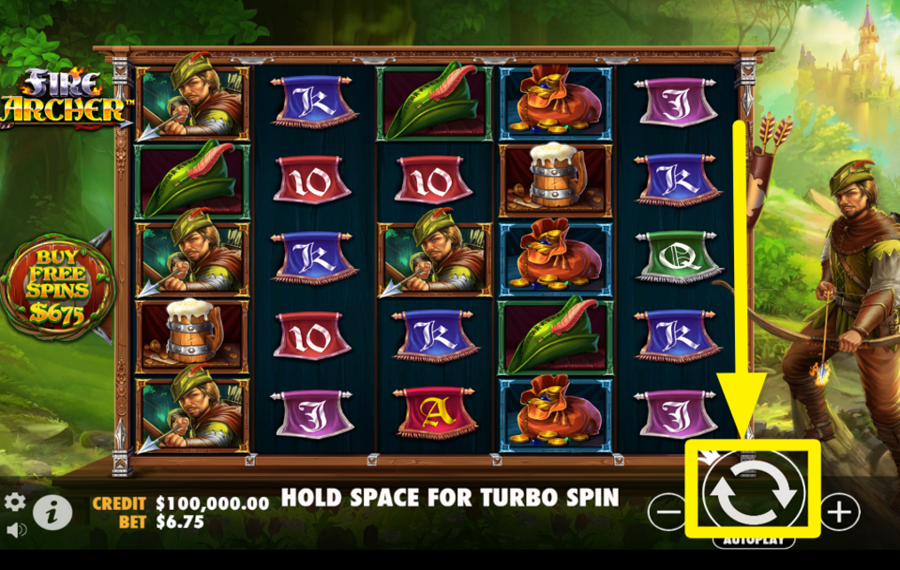Show the game info paytable
Screen dimensions: 900x570
click(52, 513)
